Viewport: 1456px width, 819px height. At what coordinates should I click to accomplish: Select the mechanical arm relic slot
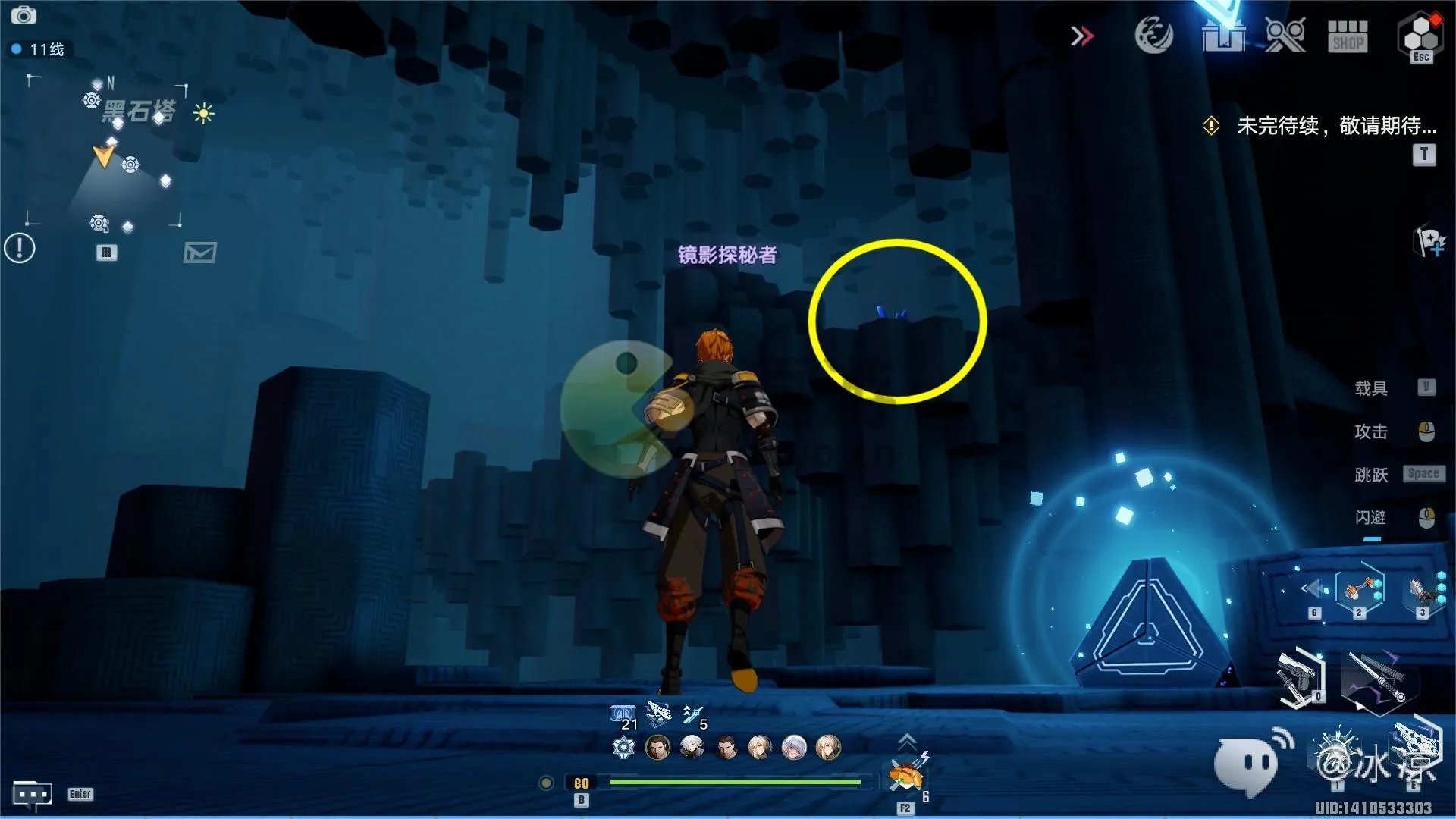point(1420,590)
